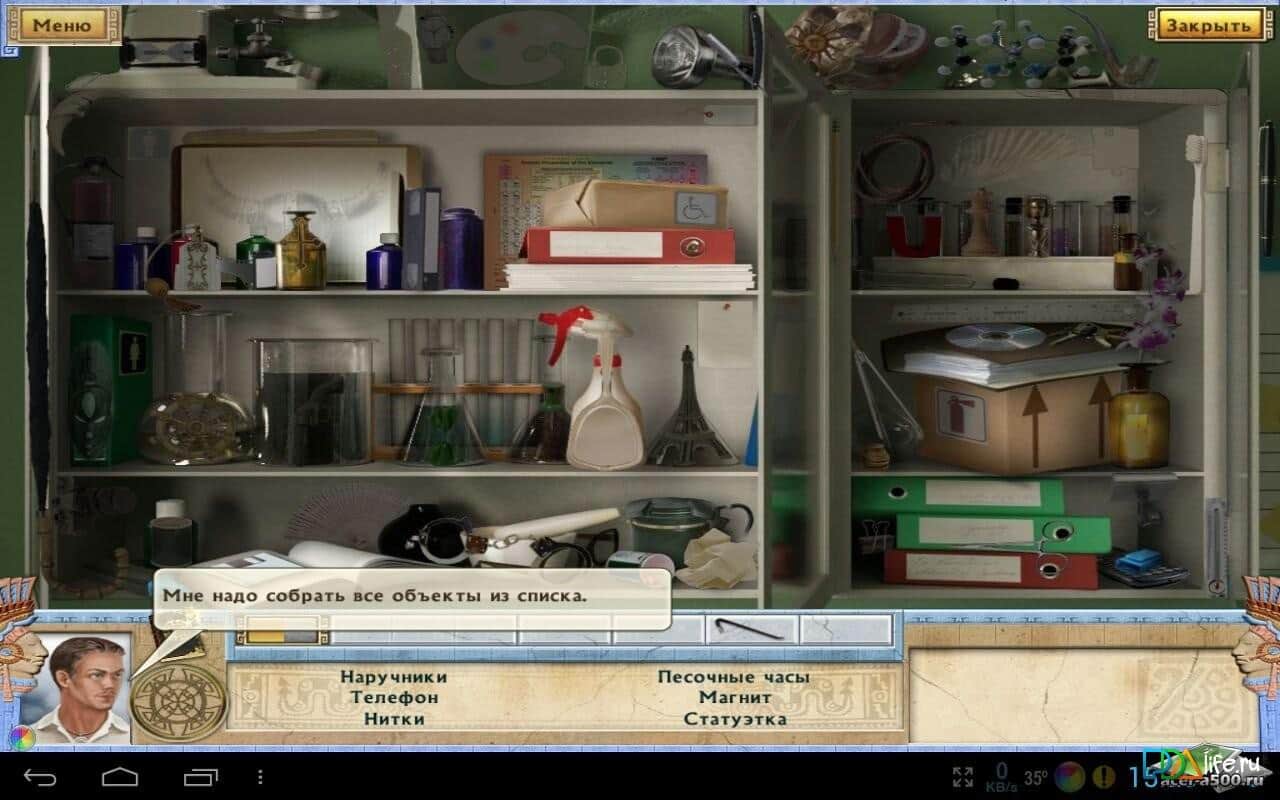
Task: Select the crowbar inventory slot
Action: (x=755, y=630)
